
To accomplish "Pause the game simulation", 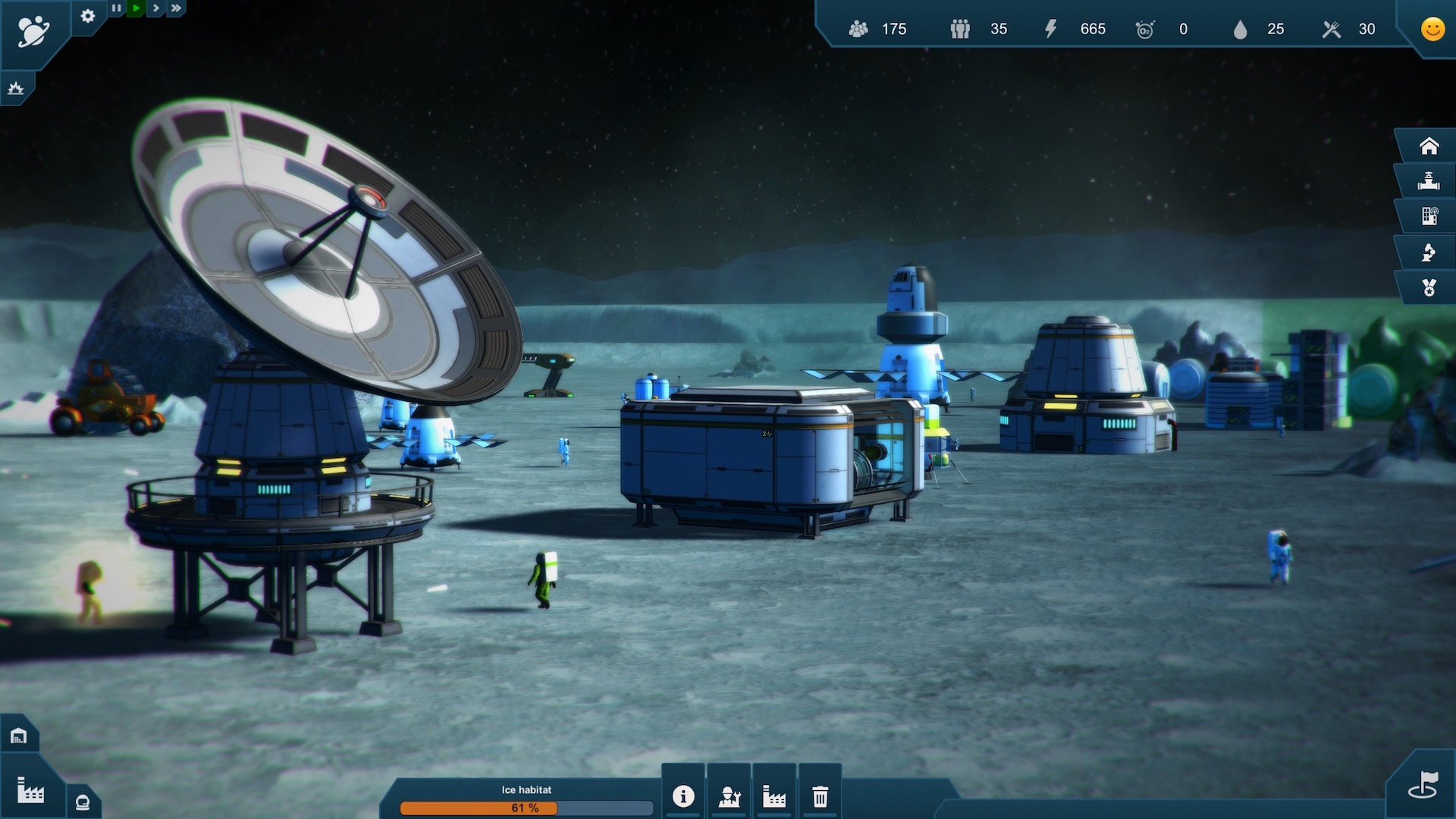I will 117,8.
